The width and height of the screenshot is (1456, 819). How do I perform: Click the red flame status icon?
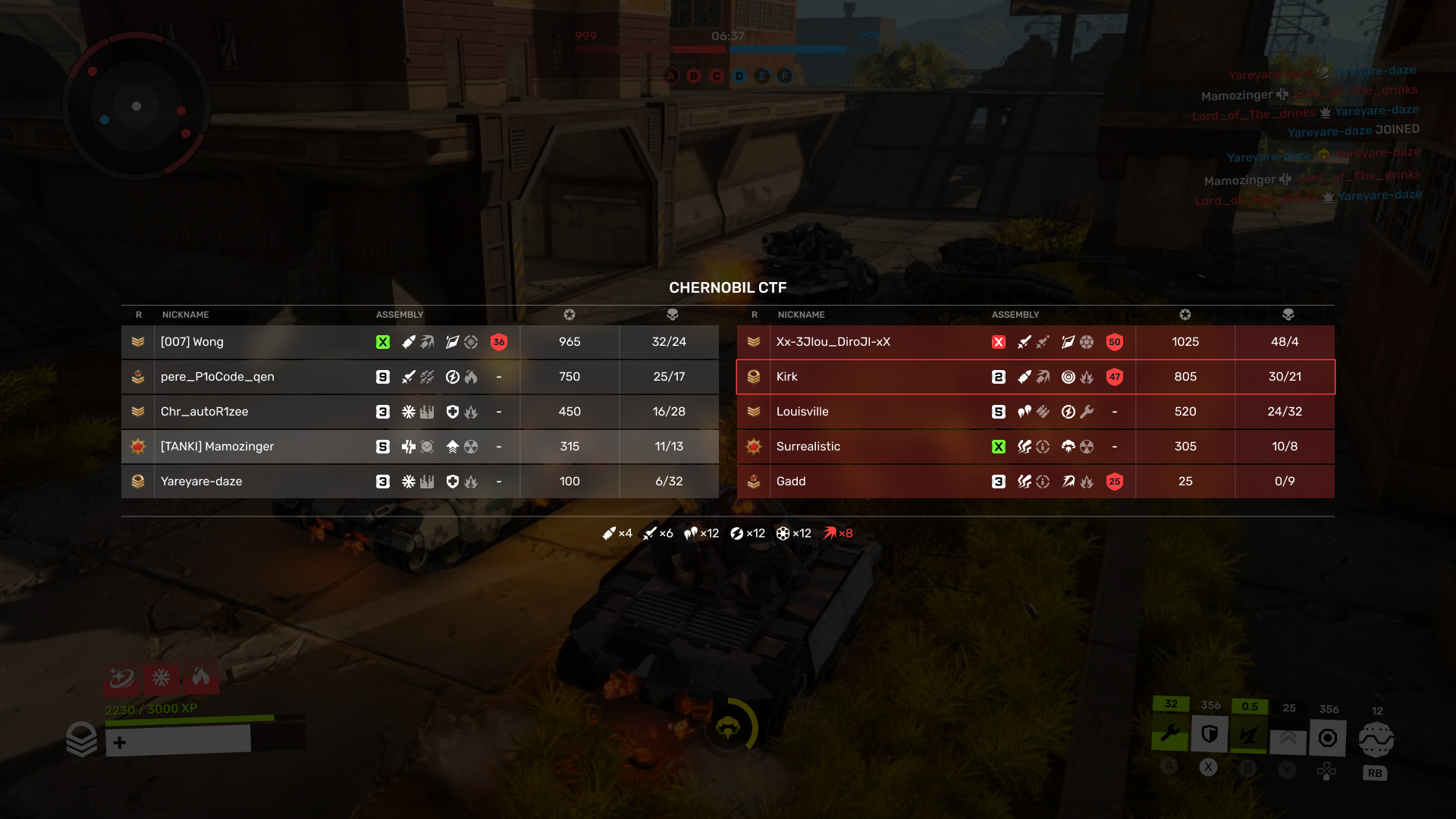pos(201,676)
